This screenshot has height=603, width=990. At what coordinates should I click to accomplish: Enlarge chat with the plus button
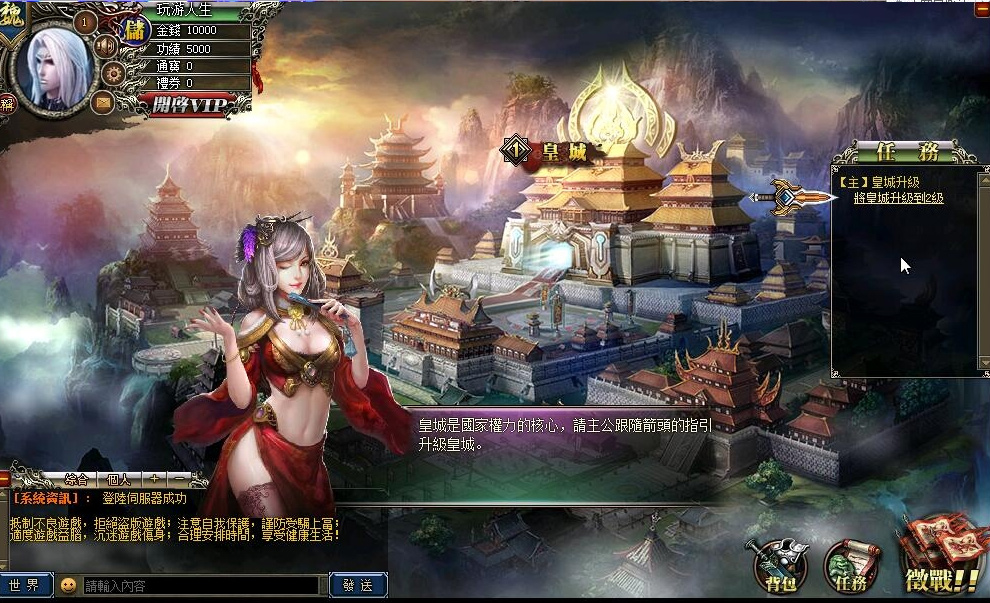pyautogui.click(x=155, y=479)
